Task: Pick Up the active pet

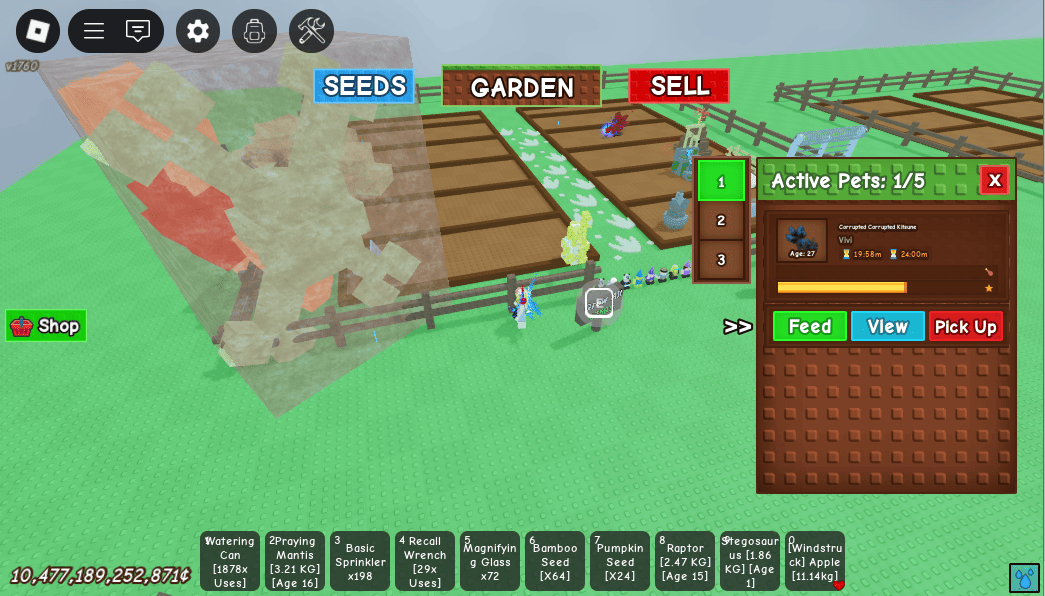Action: click(965, 326)
